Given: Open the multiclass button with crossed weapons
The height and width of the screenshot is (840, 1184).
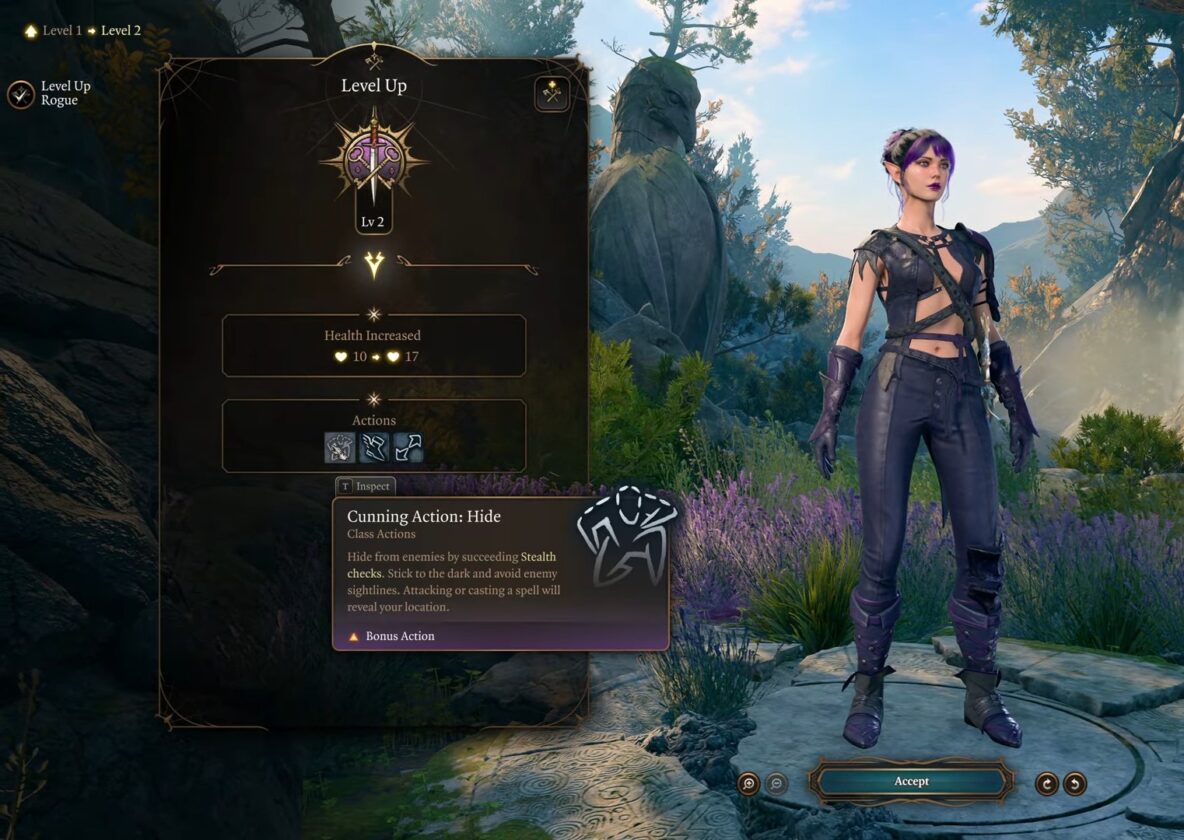Looking at the screenshot, I should pos(551,93).
